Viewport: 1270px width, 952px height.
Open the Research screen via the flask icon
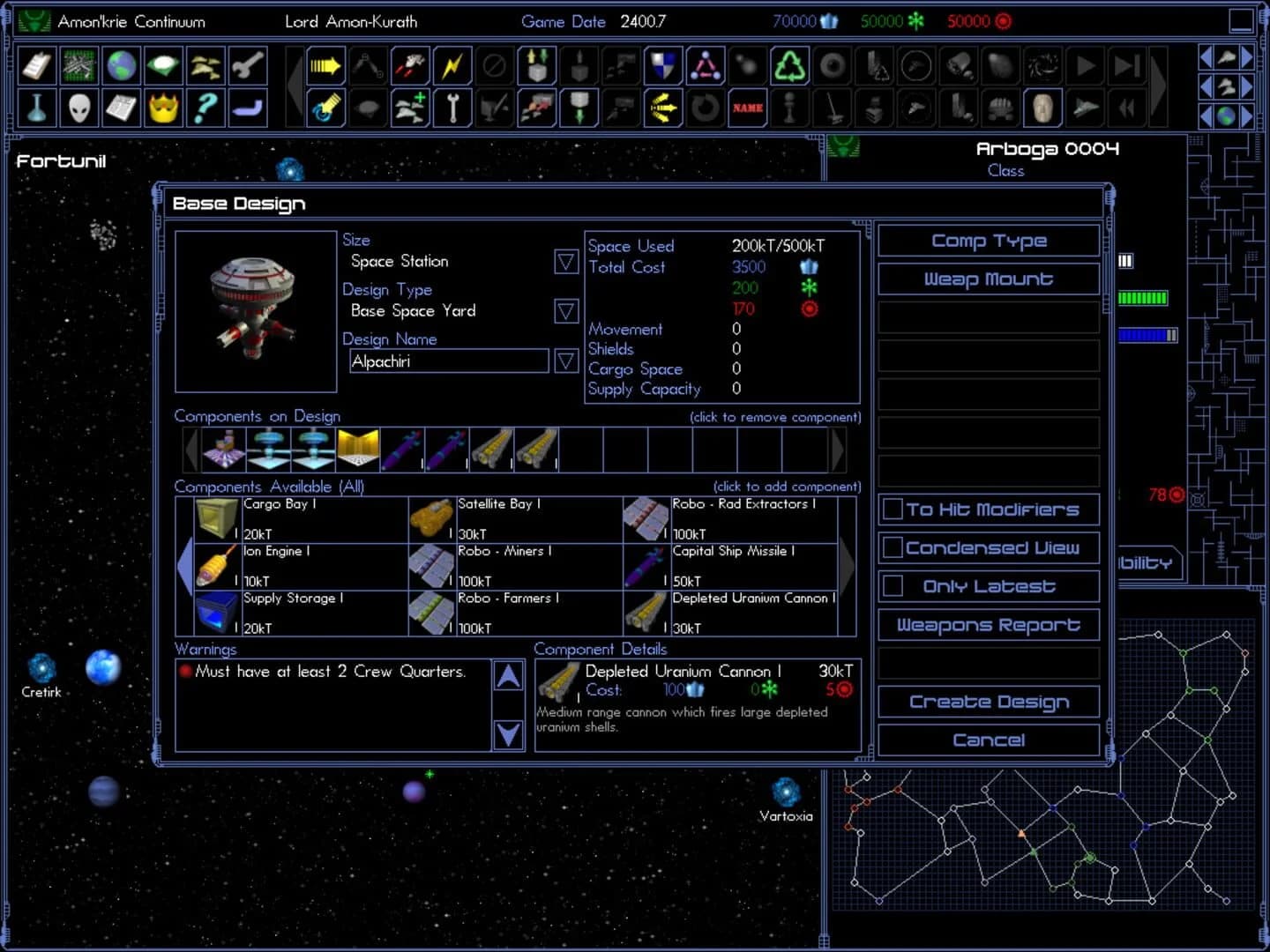pyautogui.click(x=36, y=108)
